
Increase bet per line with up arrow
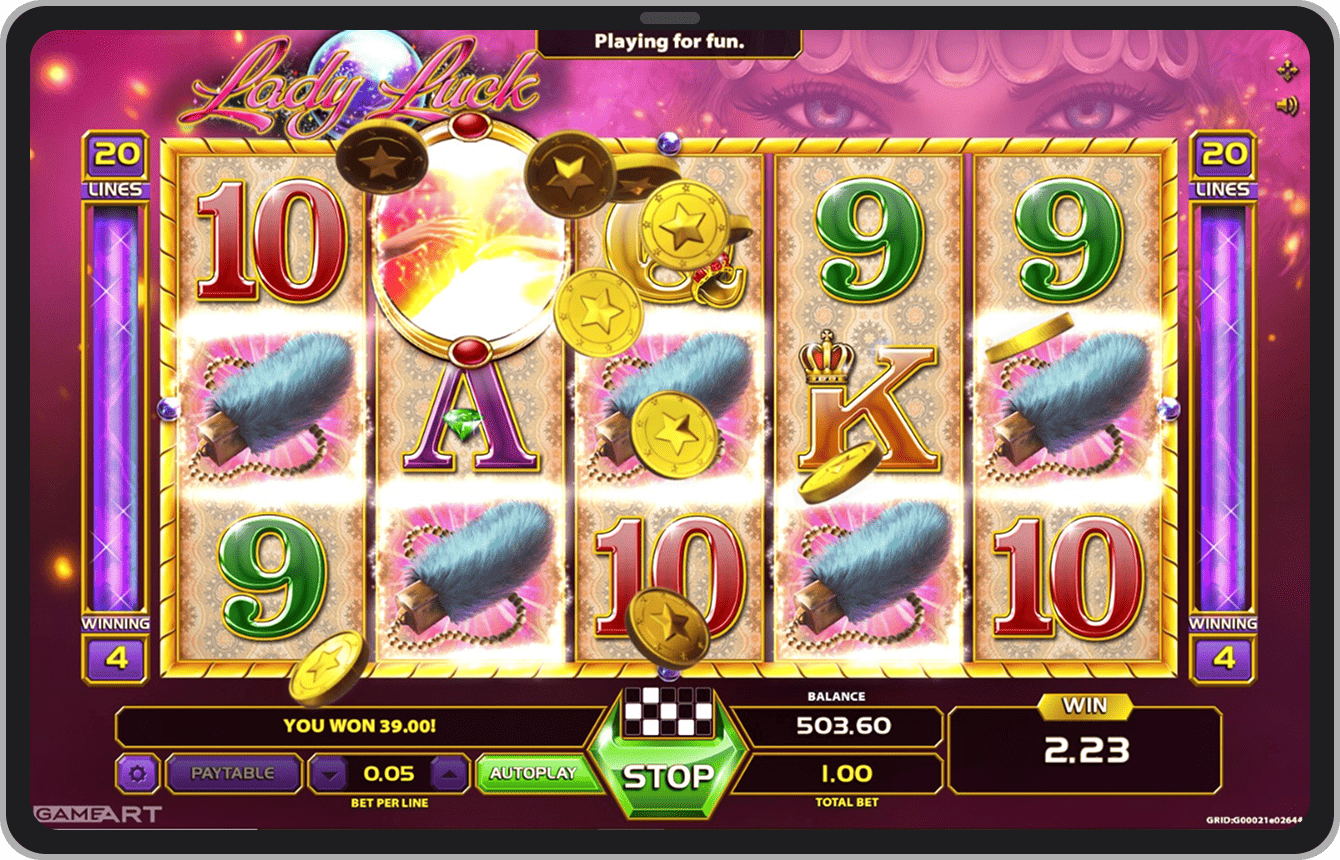pos(449,773)
